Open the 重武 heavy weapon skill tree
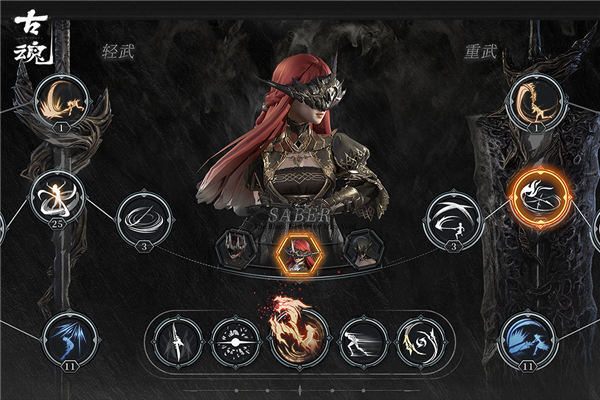This screenshot has height=400, width=600. [x=481, y=49]
